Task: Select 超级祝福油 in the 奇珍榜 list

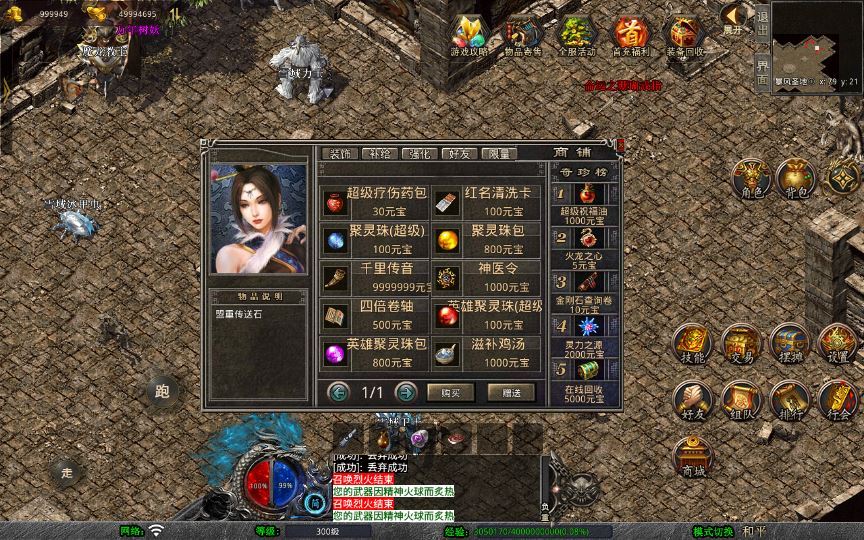Action: pyautogui.click(x=586, y=202)
